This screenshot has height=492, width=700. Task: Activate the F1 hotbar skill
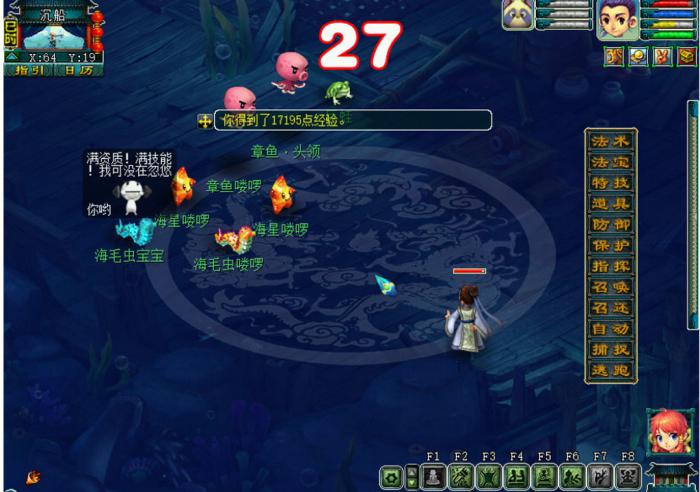433,477
